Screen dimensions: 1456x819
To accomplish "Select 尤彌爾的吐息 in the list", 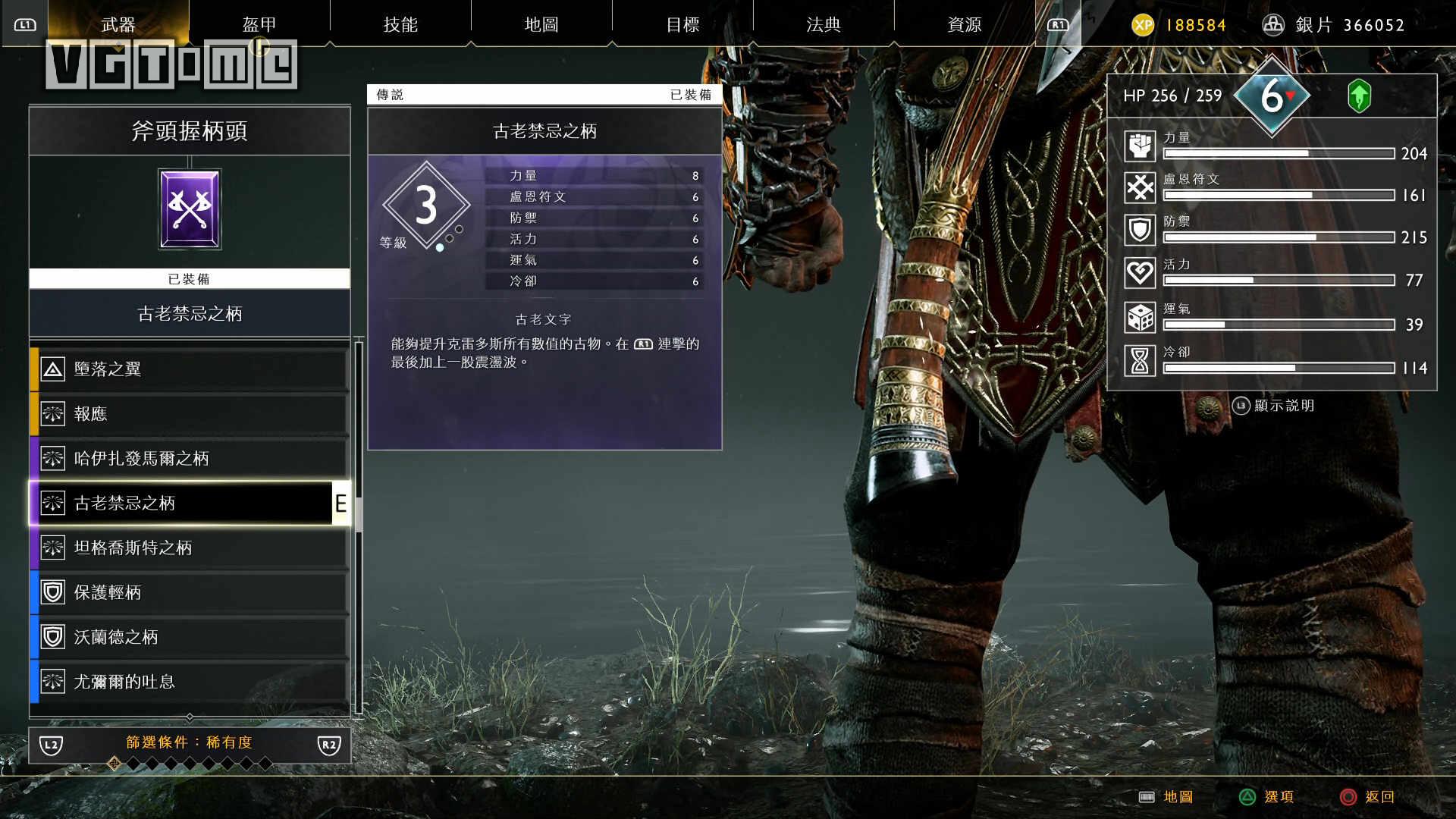I will [190, 682].
